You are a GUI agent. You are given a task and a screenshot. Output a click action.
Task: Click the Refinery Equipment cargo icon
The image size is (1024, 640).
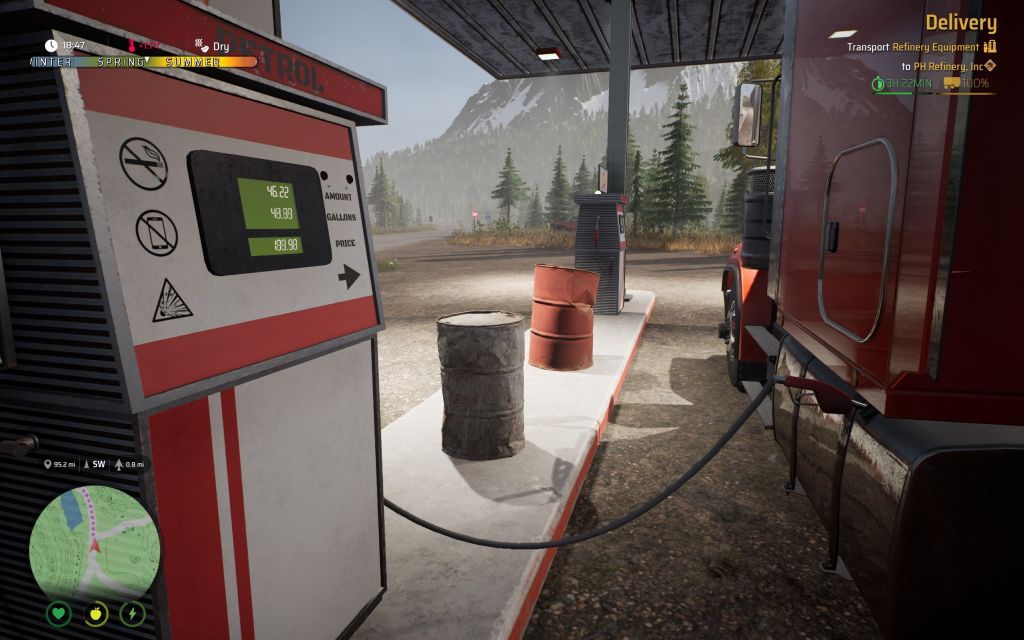(990, 47)
